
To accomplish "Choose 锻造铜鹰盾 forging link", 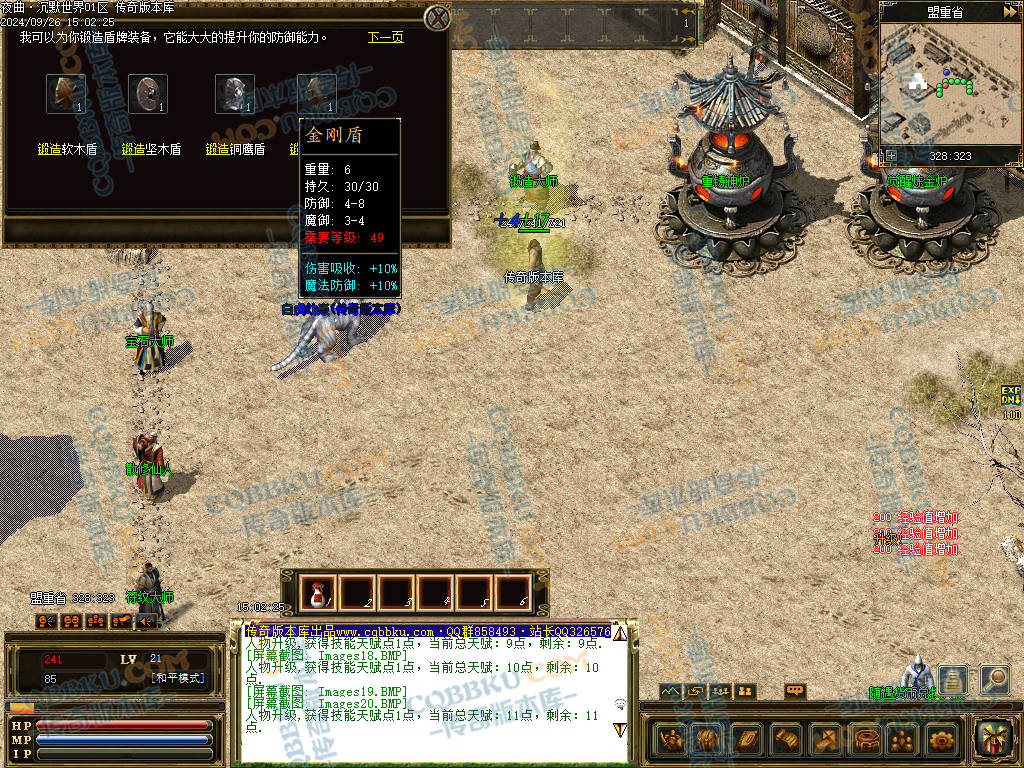I will (x=235, y=149).
